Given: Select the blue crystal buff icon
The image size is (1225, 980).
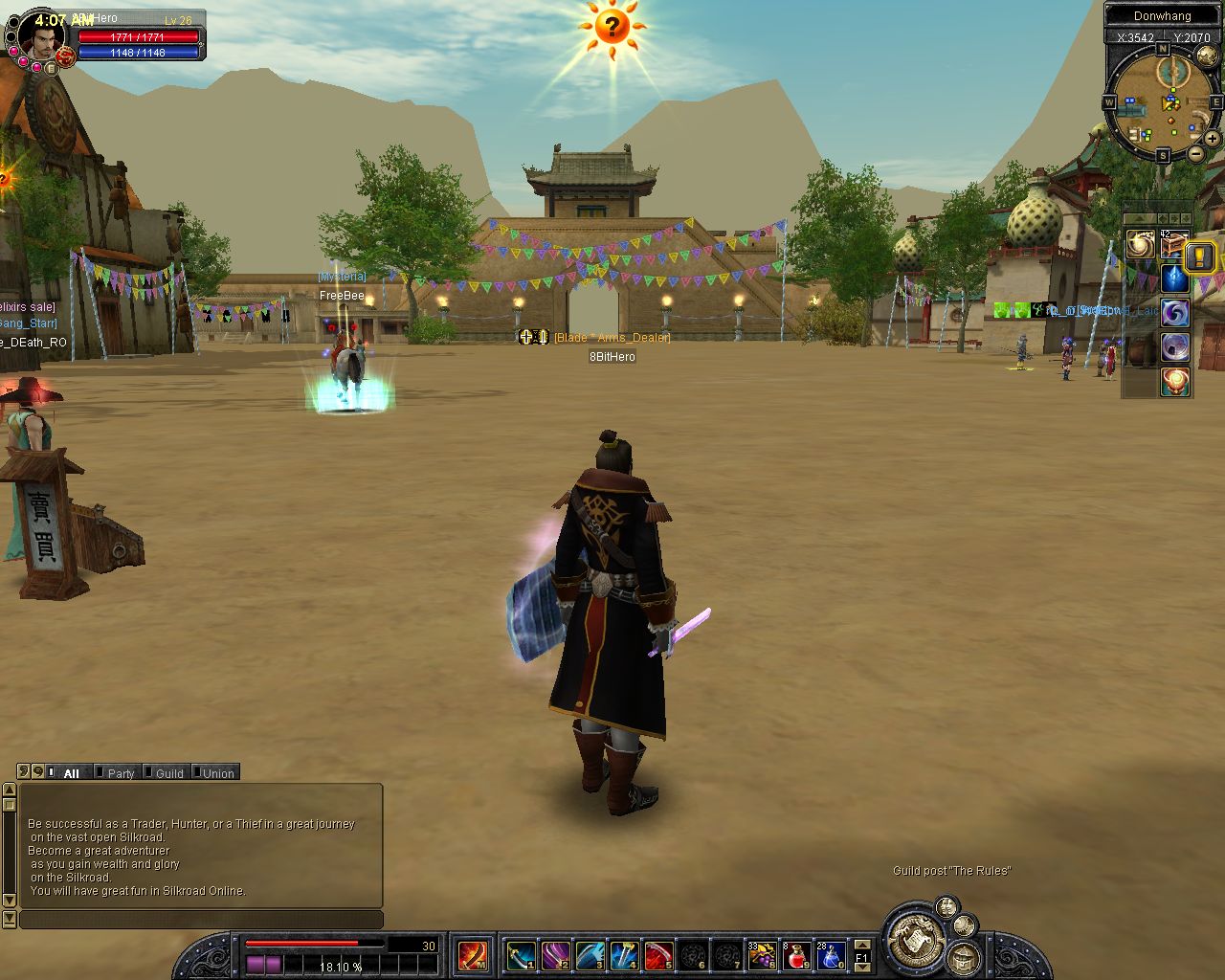Looking at the screenshot, I should (1174, 278).
